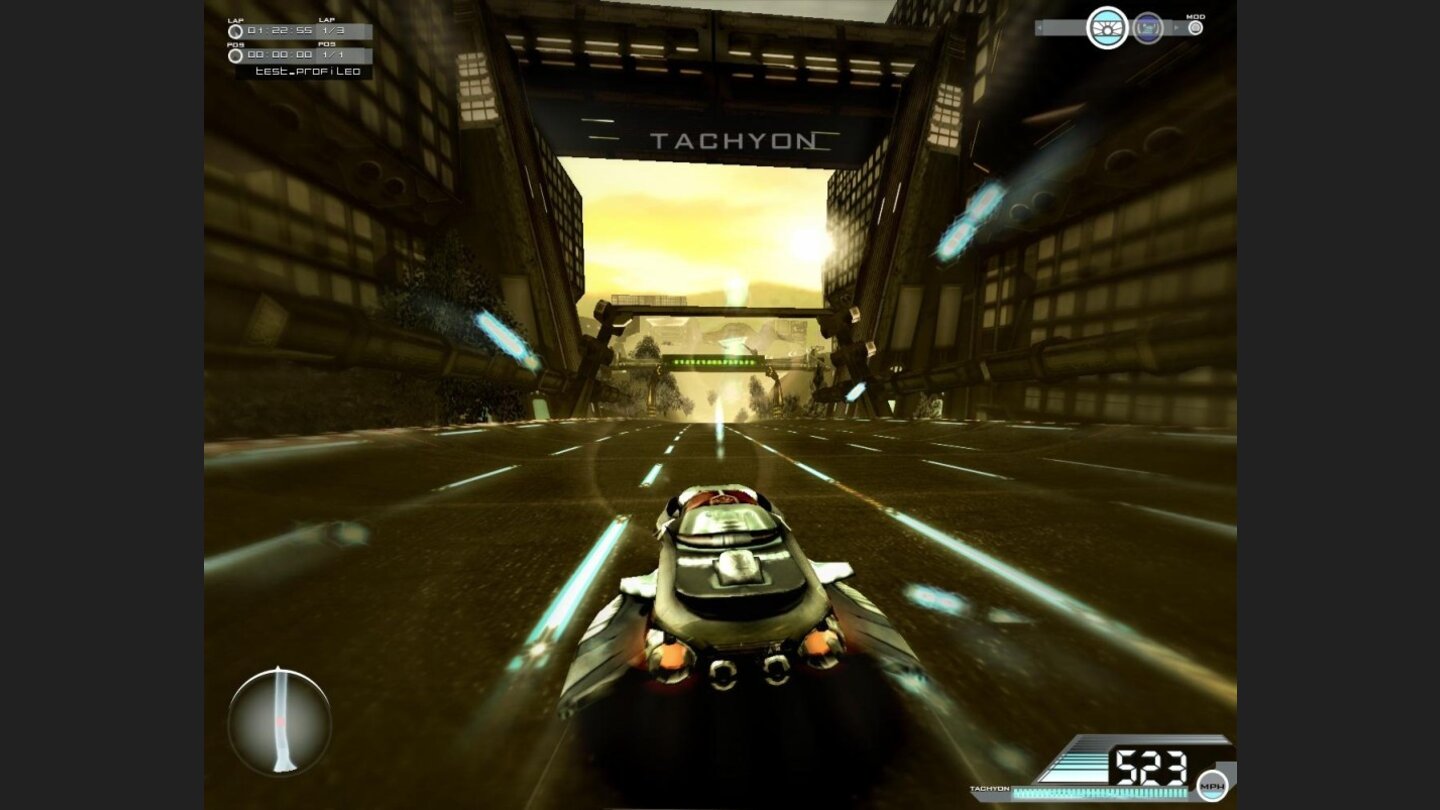Viewport: 1440px width, 810px height.
Task: Choose the dim purple weapon icon
Action: point(1148,28)
